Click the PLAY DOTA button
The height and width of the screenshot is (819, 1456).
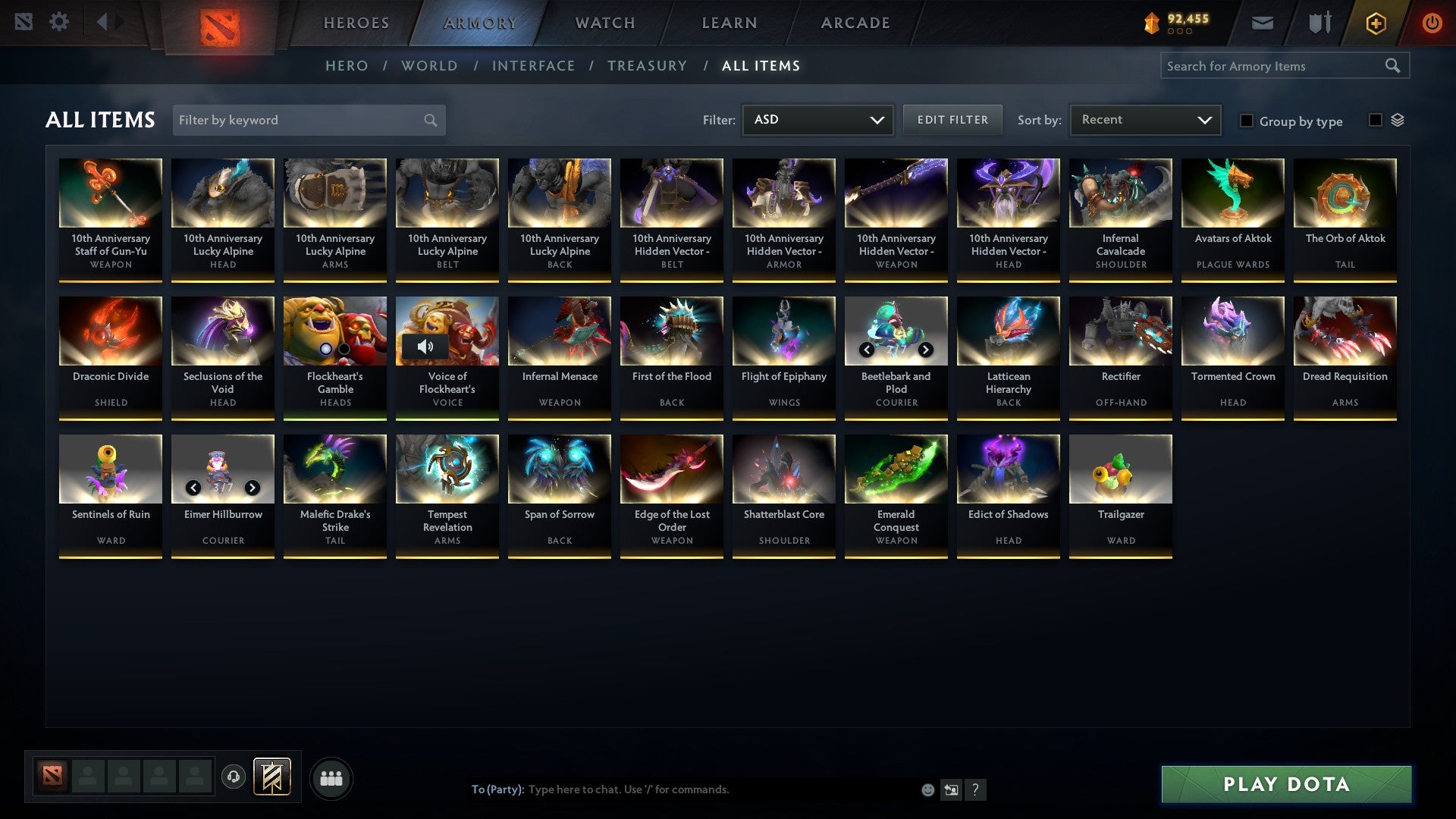tap(1284, 785)
